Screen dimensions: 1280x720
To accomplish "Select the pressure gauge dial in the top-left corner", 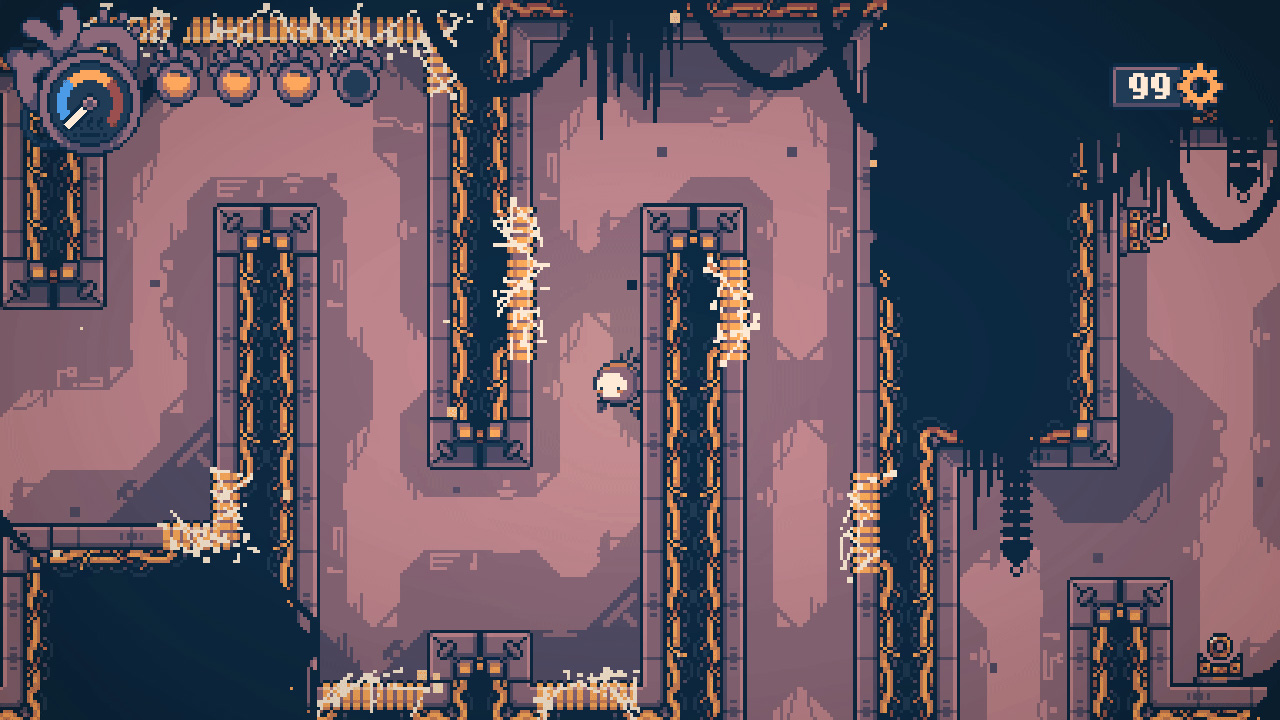I will pyautogui.click(x=88, y=100).
